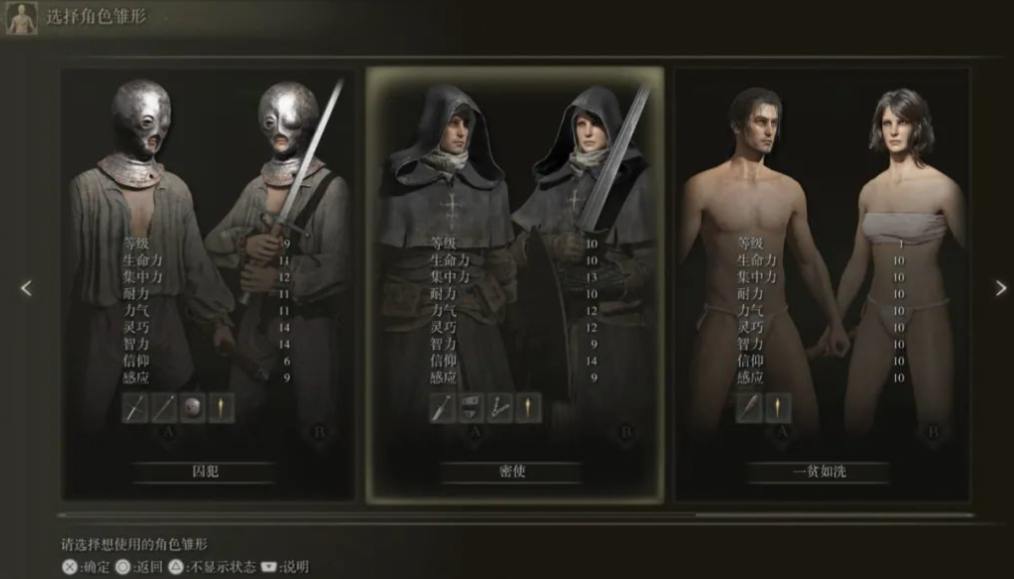Image resolution: width=1014 pixels, height=579 pixels.
Task: Select the Wretch's club weapon icon
Action: 750,408
